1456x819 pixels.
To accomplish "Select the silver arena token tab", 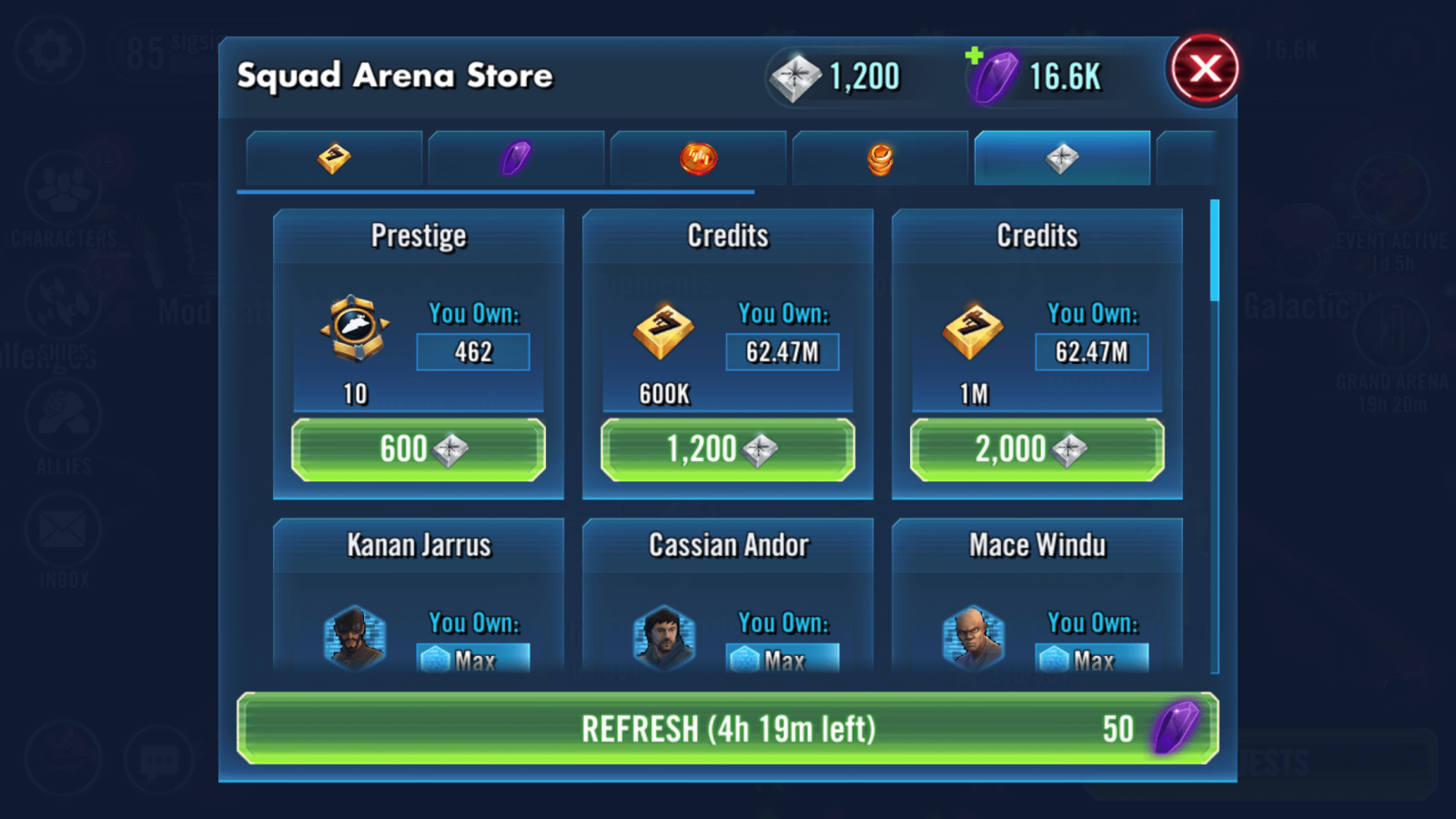I will point(1062,158).
